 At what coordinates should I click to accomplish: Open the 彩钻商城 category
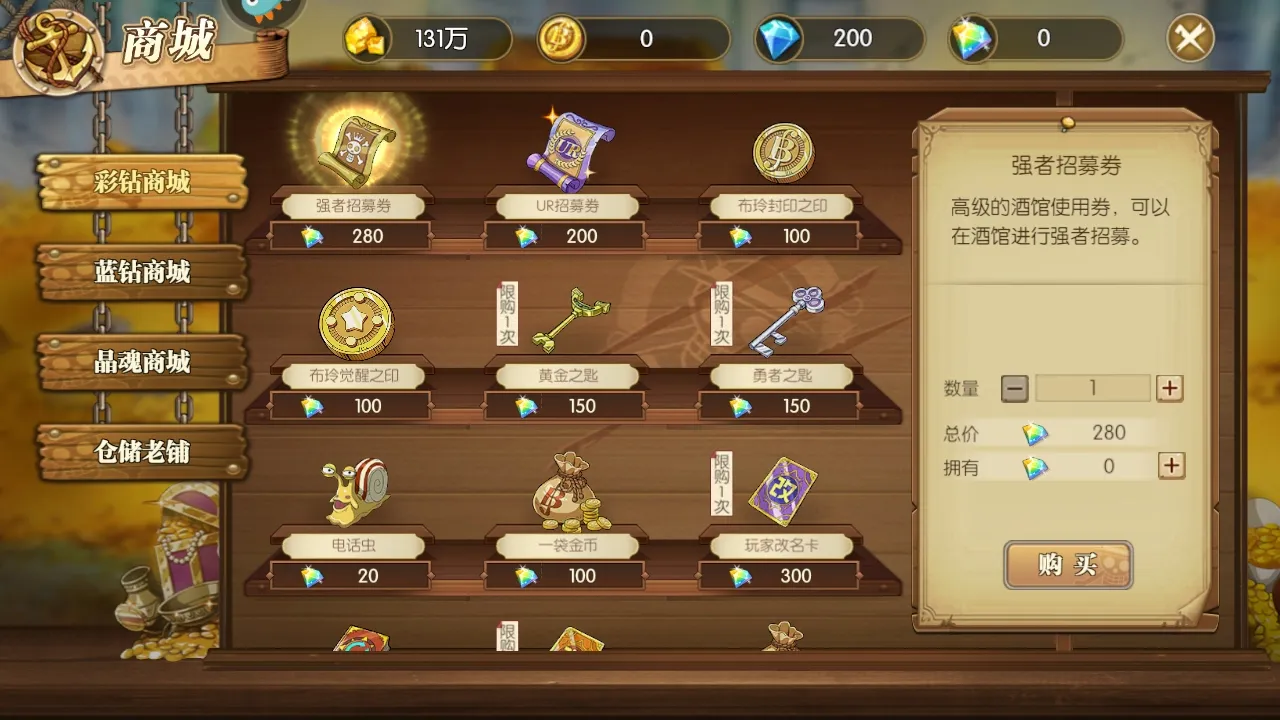tap(140, 183)
